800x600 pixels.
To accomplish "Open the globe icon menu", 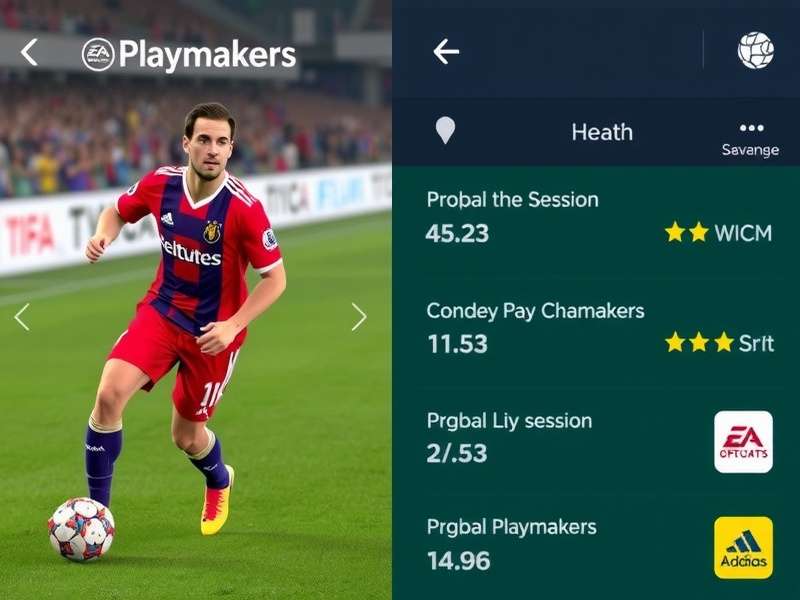I will [755, 50].
